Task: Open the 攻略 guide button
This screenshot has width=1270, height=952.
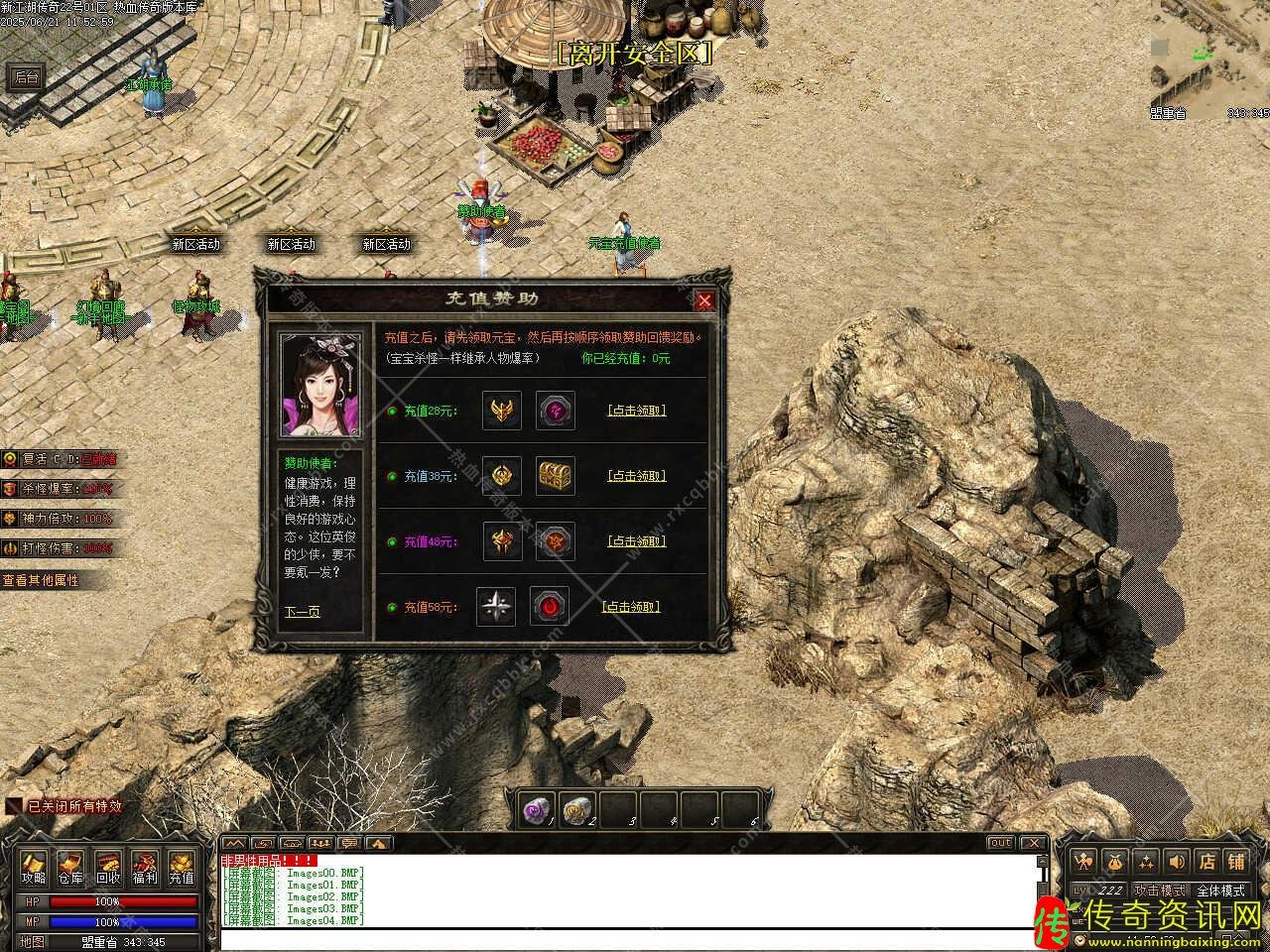Action: click(34, 868)
